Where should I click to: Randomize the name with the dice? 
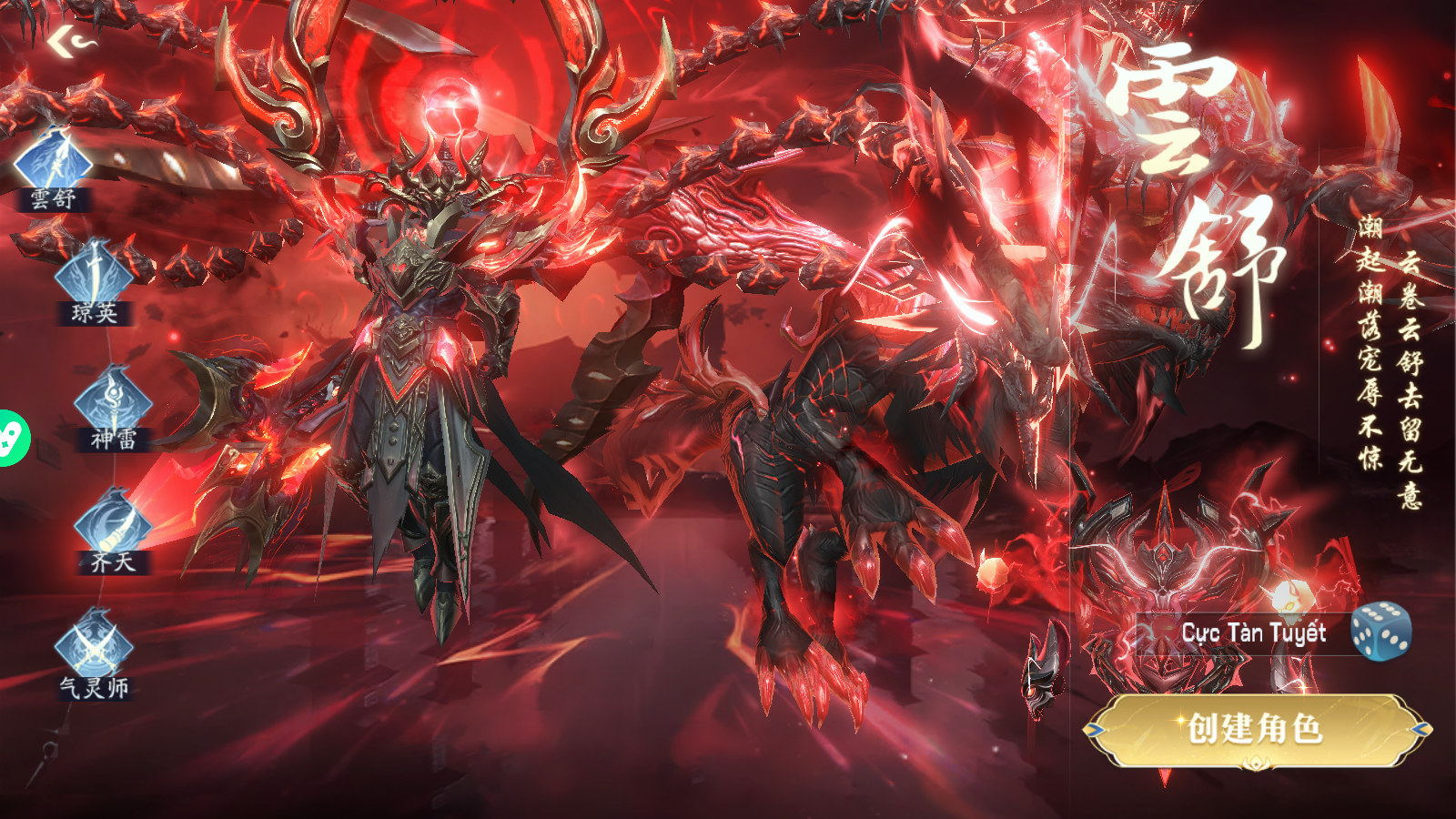pos(1380,631)
